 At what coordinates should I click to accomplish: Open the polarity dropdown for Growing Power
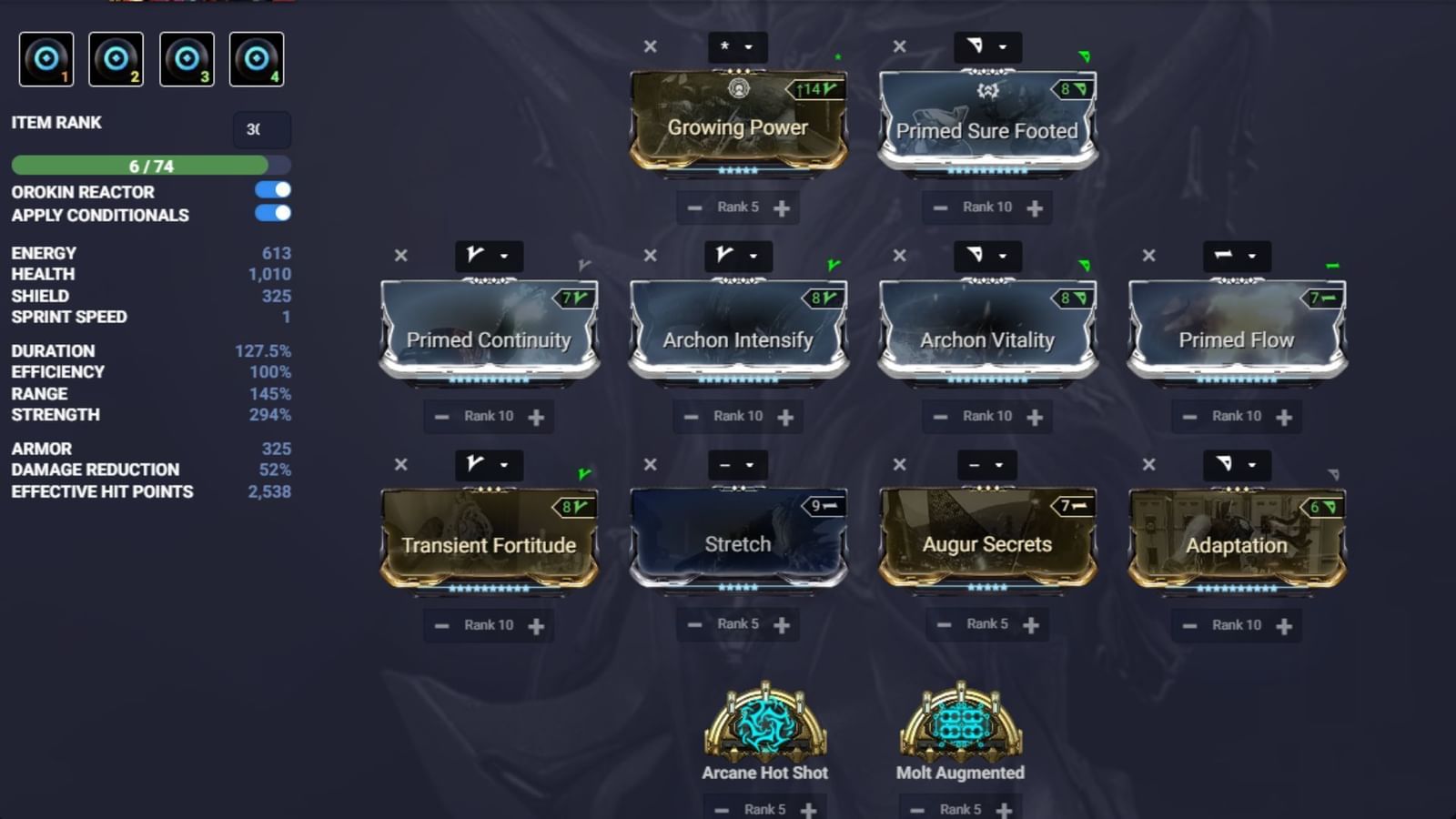[750, 46]
